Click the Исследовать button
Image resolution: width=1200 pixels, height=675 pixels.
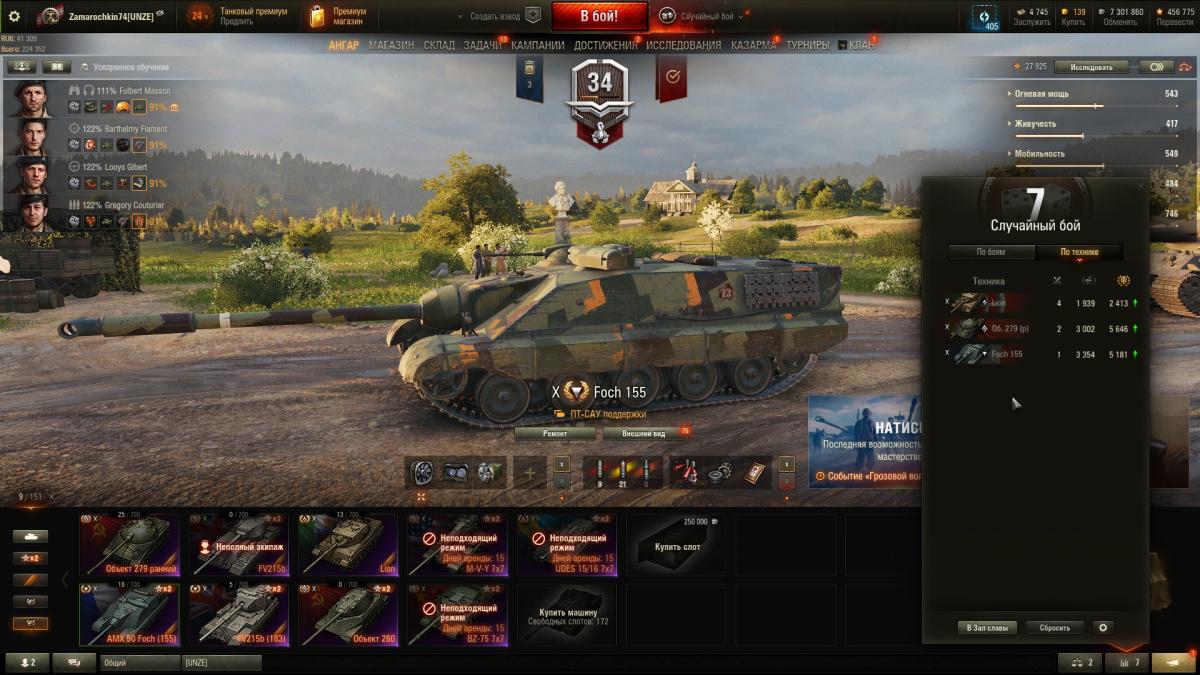point(1091,67)
